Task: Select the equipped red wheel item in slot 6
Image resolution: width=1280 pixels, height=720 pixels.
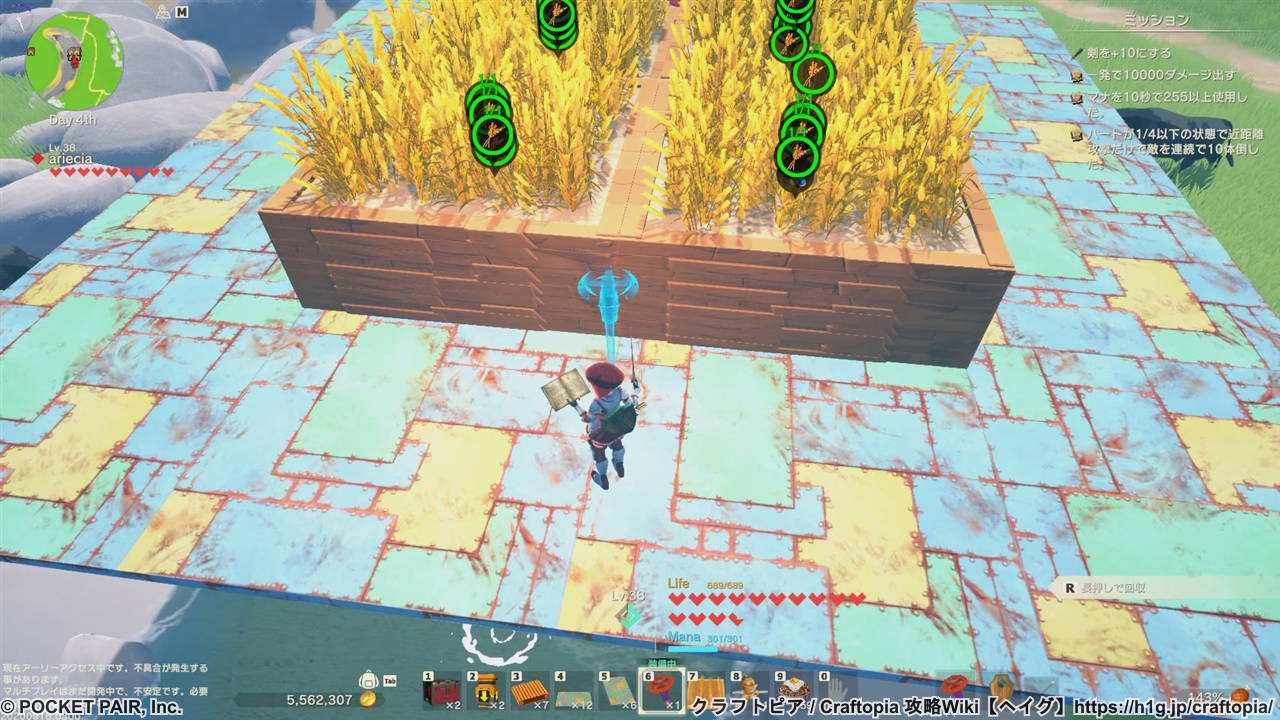Action: [x=662, y=690]
